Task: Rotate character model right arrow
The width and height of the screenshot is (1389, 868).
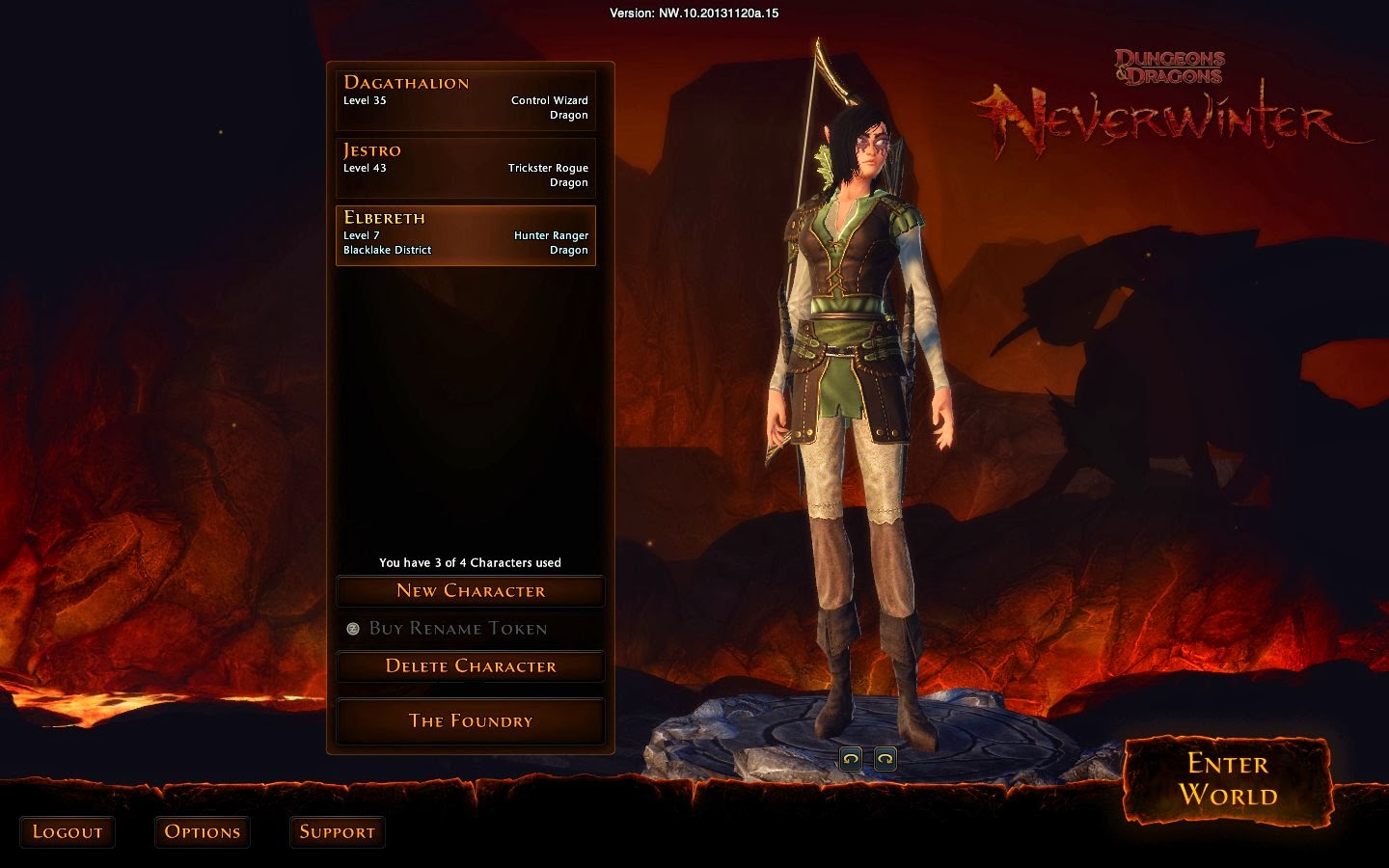Action: pos(885,759)
